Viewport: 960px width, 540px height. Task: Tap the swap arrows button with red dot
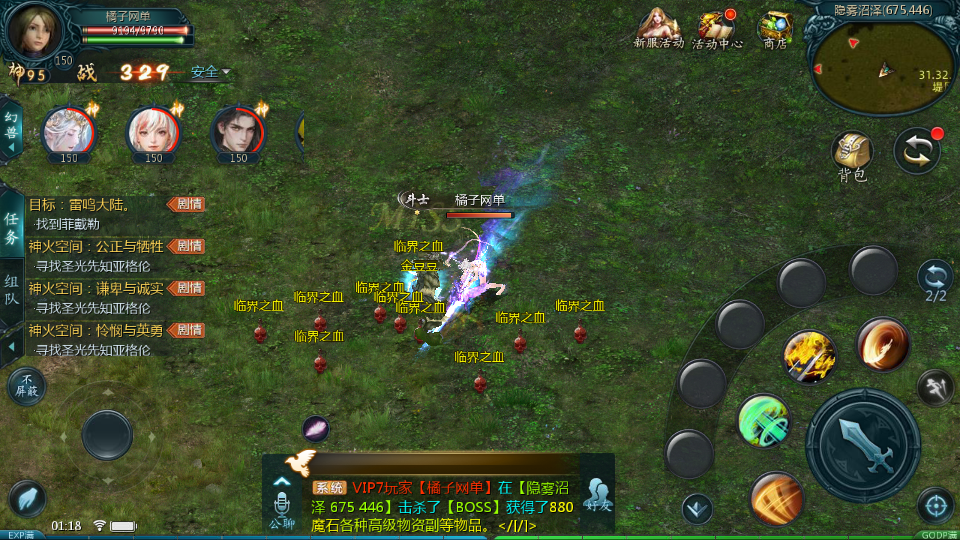pyautogui.click(x=916, y=150)
